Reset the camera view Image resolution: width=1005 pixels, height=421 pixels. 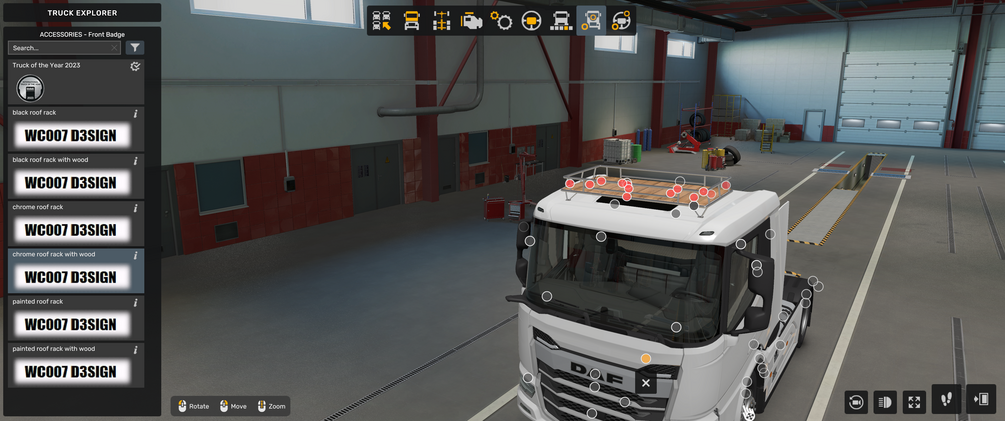click(x=856, y=402)
